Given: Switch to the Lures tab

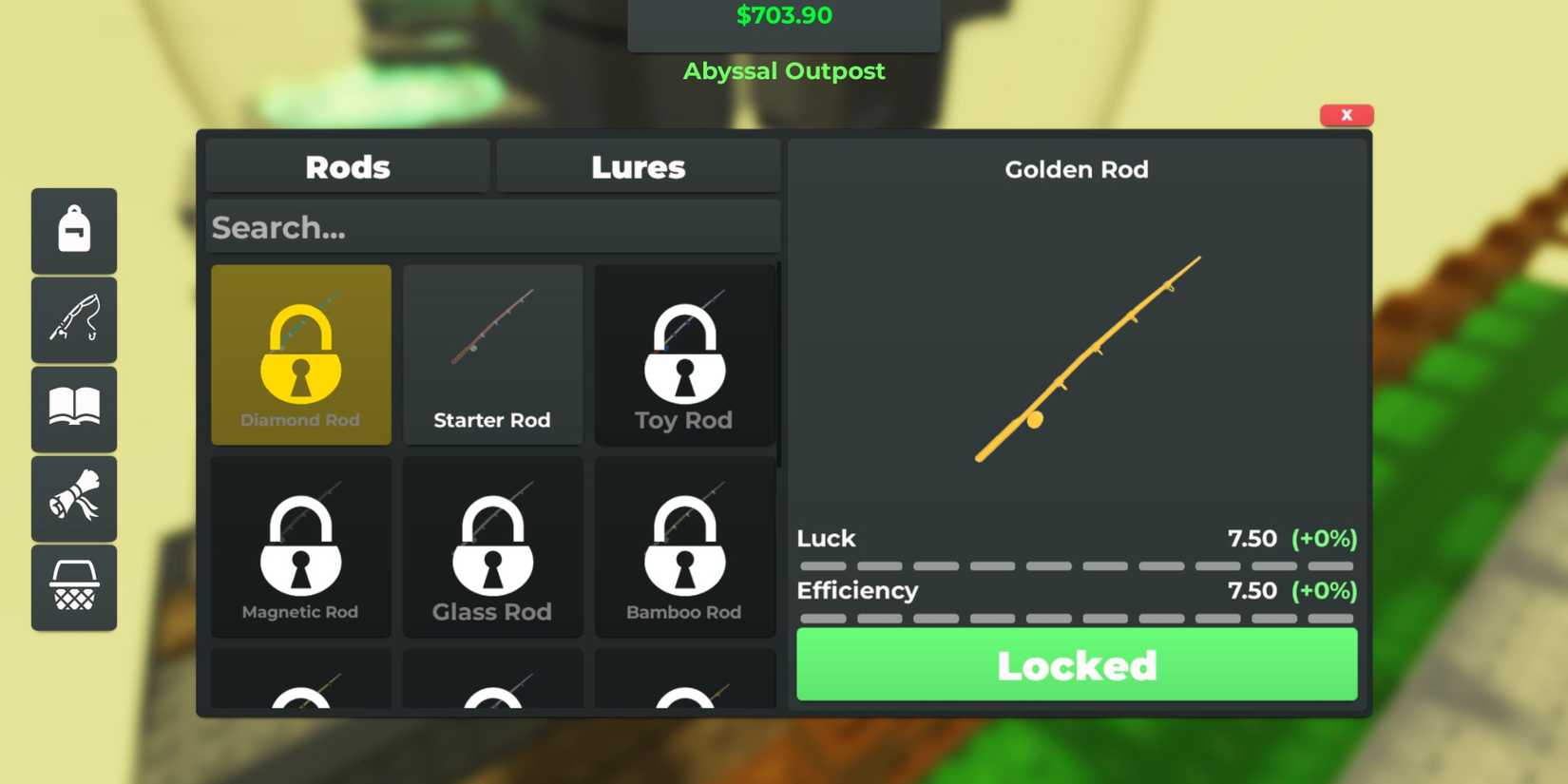Looking at the screenshot, I should pos(638,166).
